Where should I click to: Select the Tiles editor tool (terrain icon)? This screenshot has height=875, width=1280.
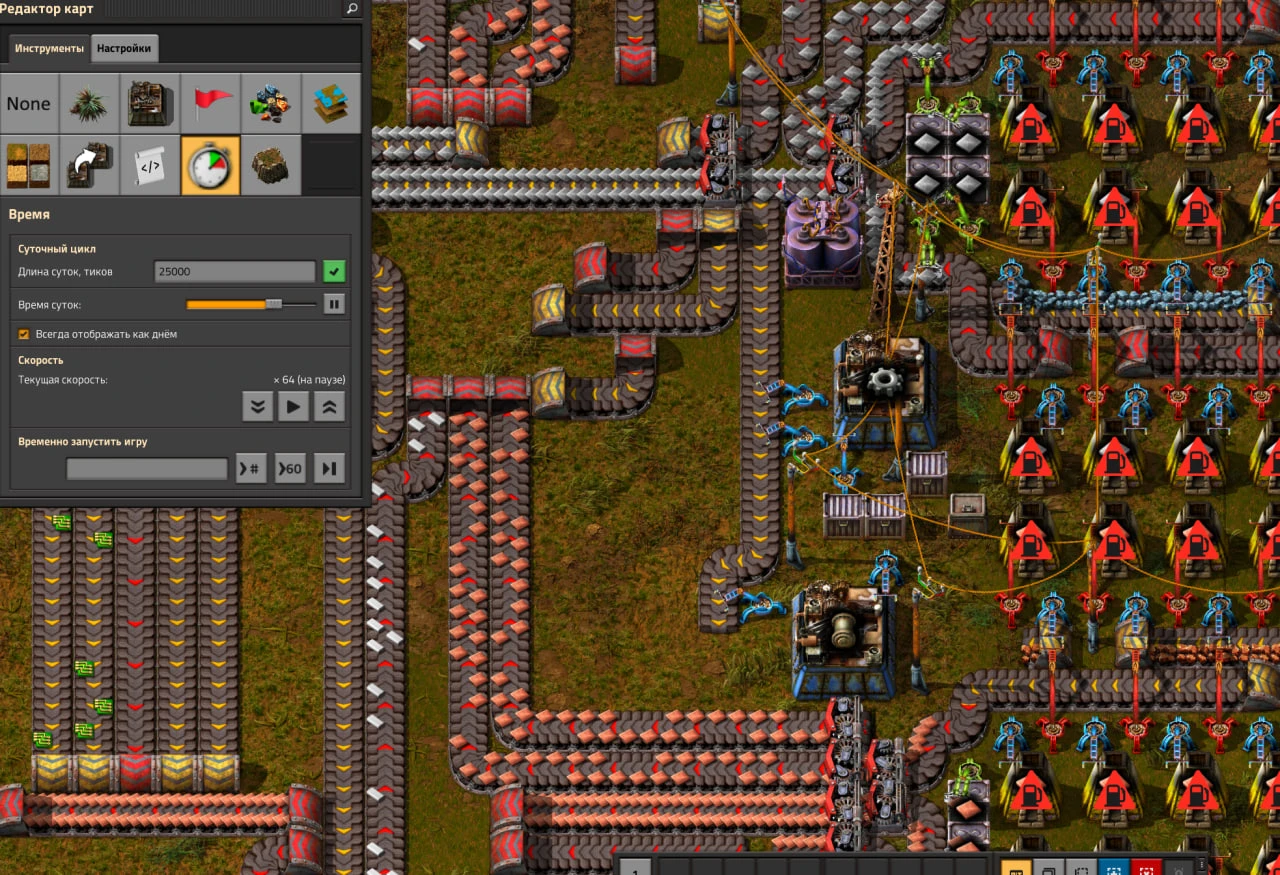pyautogui.click(x=29, y=165)
